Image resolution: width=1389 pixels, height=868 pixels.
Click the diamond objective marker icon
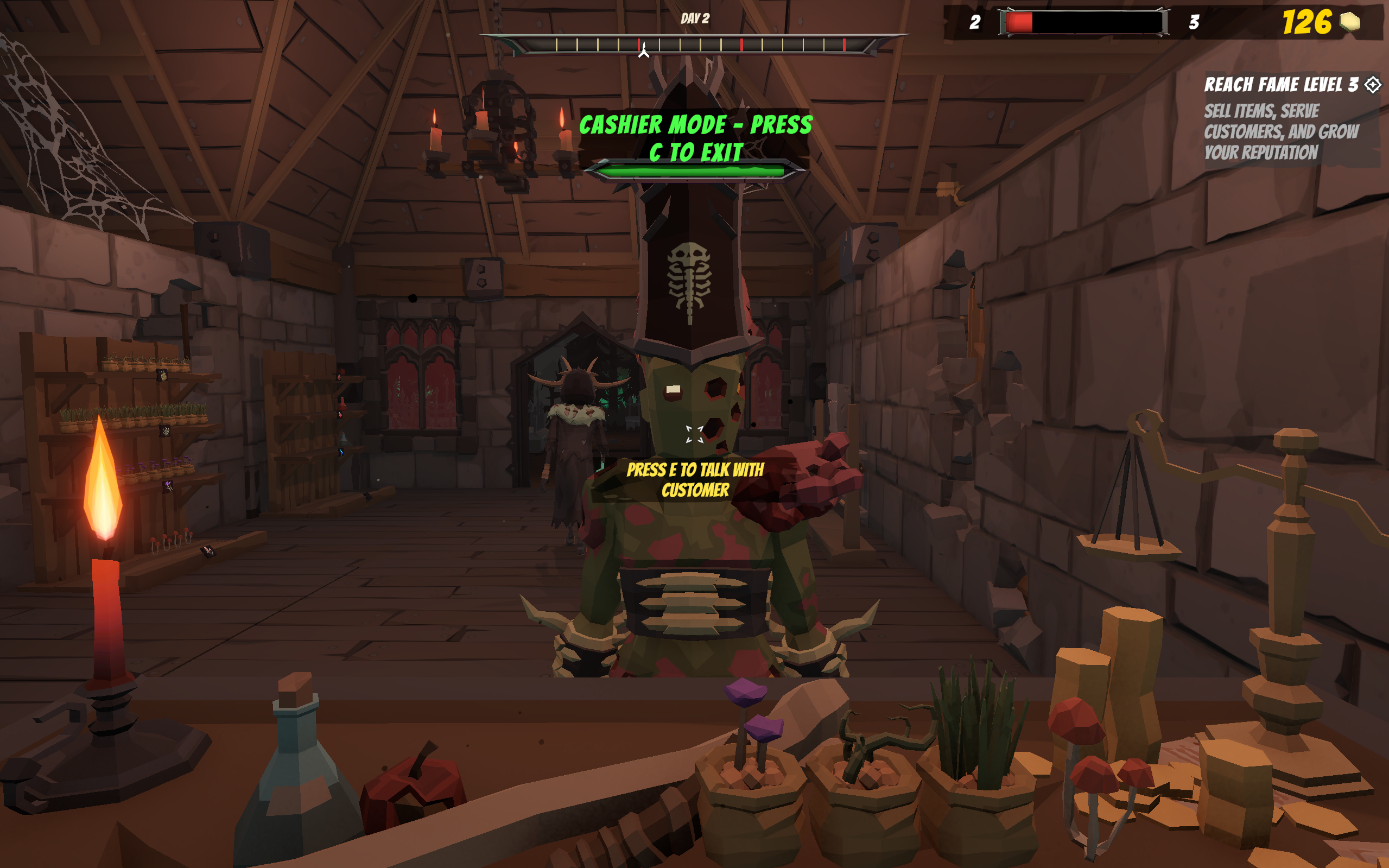click(x=1372, y=85)
